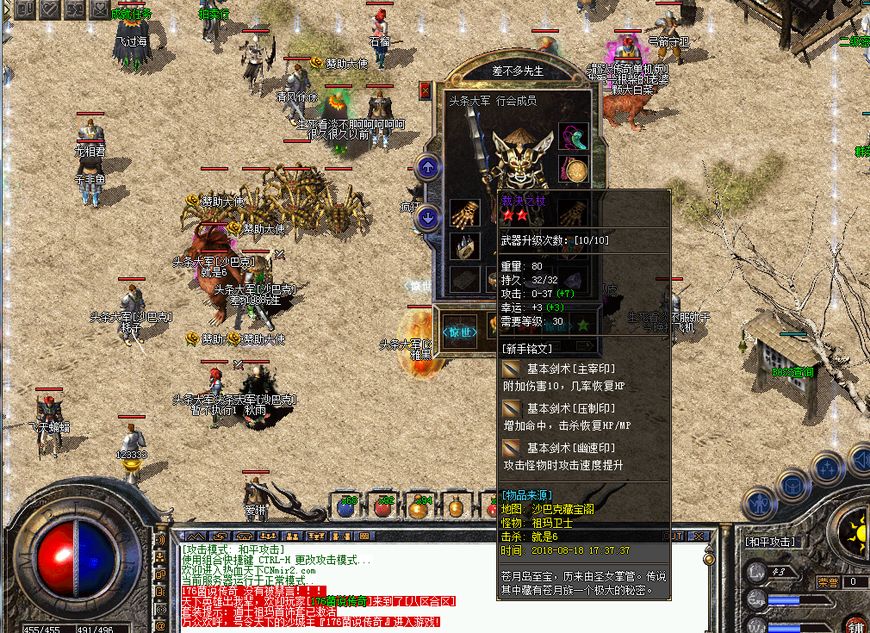Select the ring slot below left gauntlet
The image size is (870, 633).
pos(463,247)
